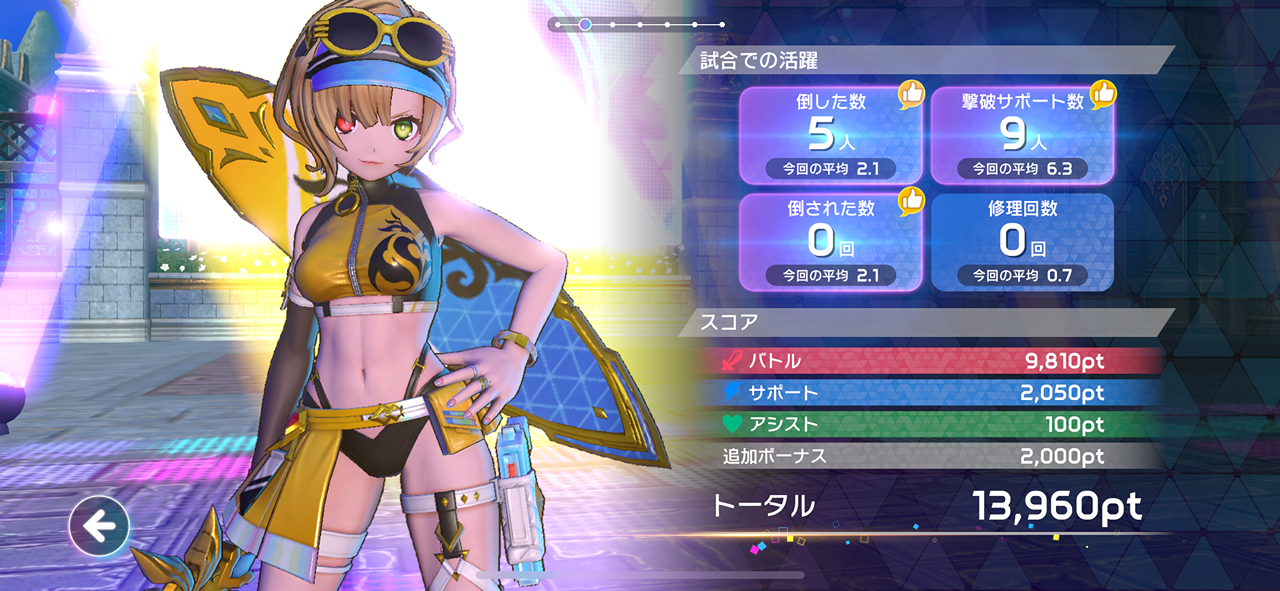Image resolution: width=1280 pixels, height=591 pixels.
Task: Select the highlighted page indicator dot
Action: [585, 24]
